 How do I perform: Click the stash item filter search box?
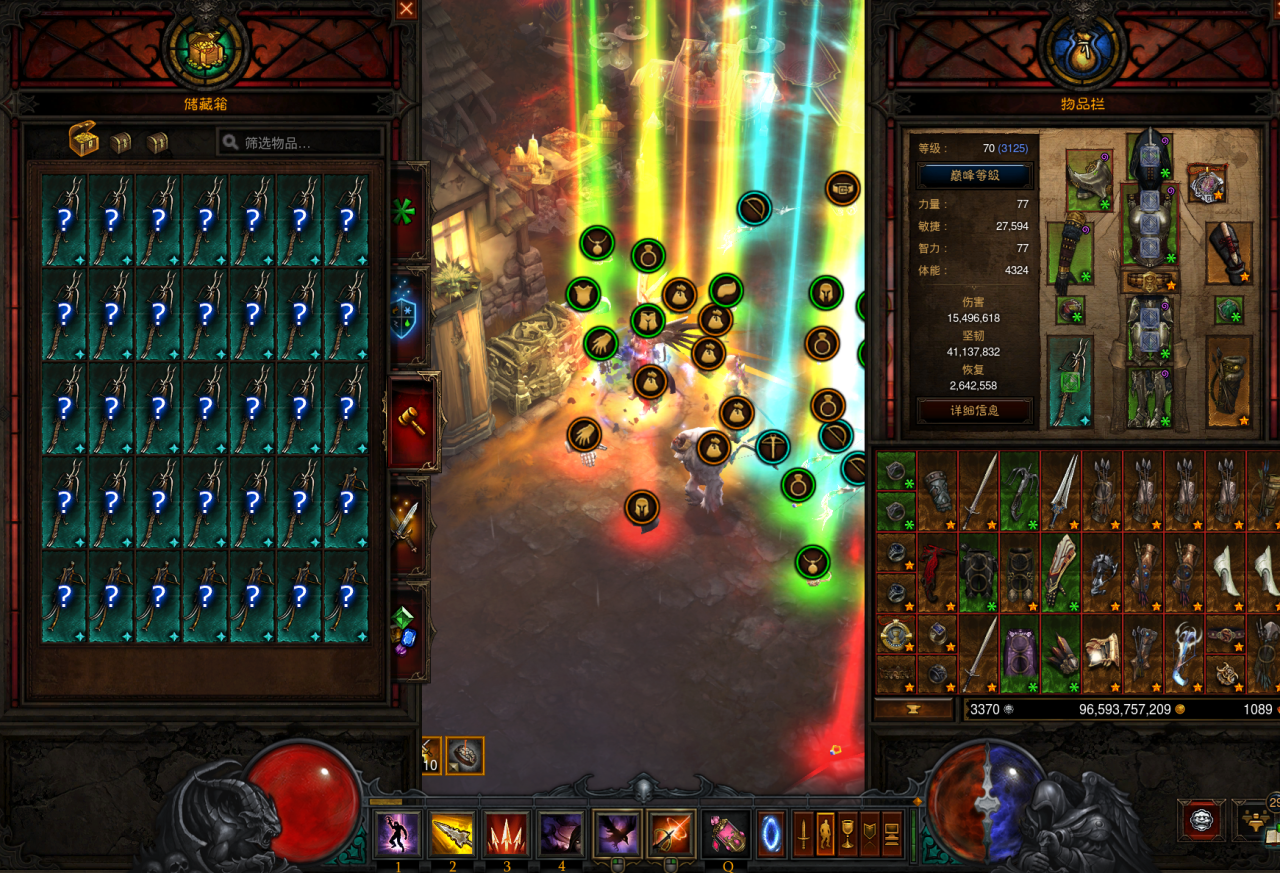click(300, 143)
